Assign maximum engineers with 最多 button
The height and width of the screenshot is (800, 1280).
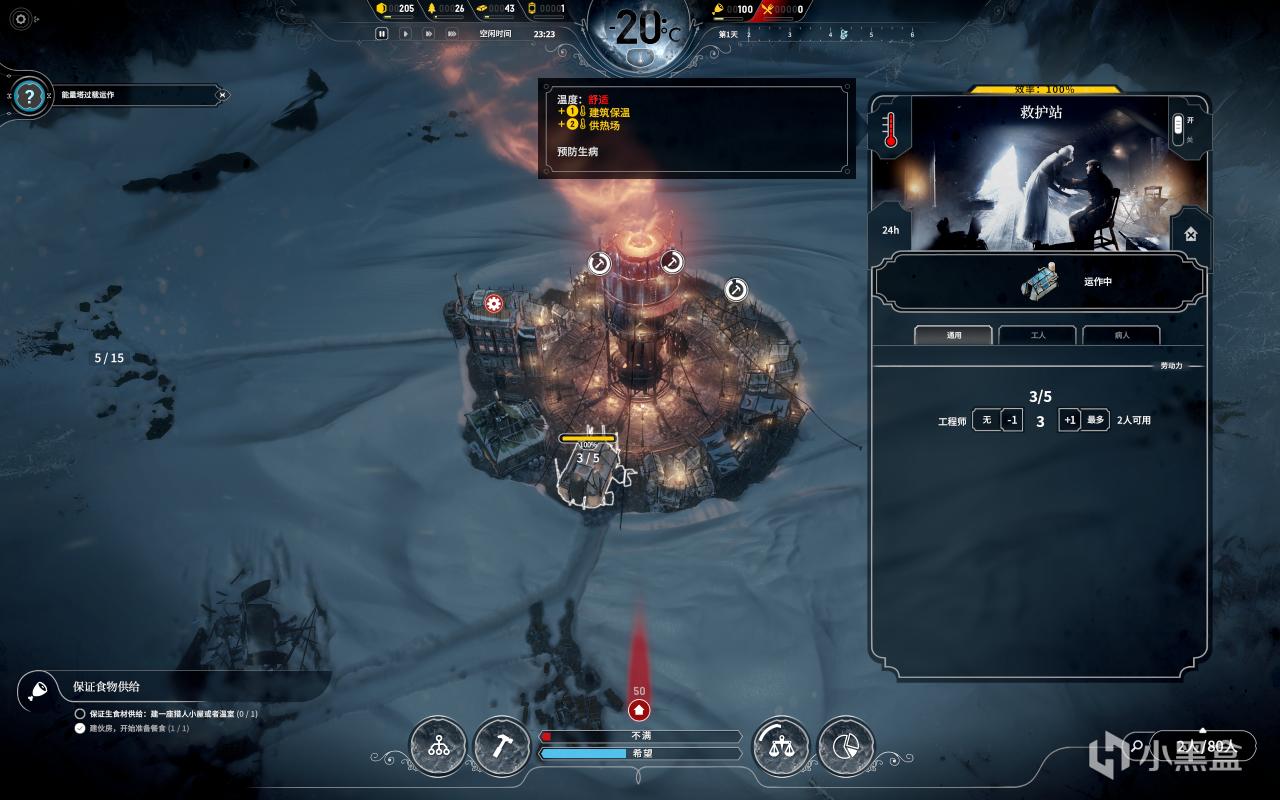pyautogui.click(x=1095, y=420)
